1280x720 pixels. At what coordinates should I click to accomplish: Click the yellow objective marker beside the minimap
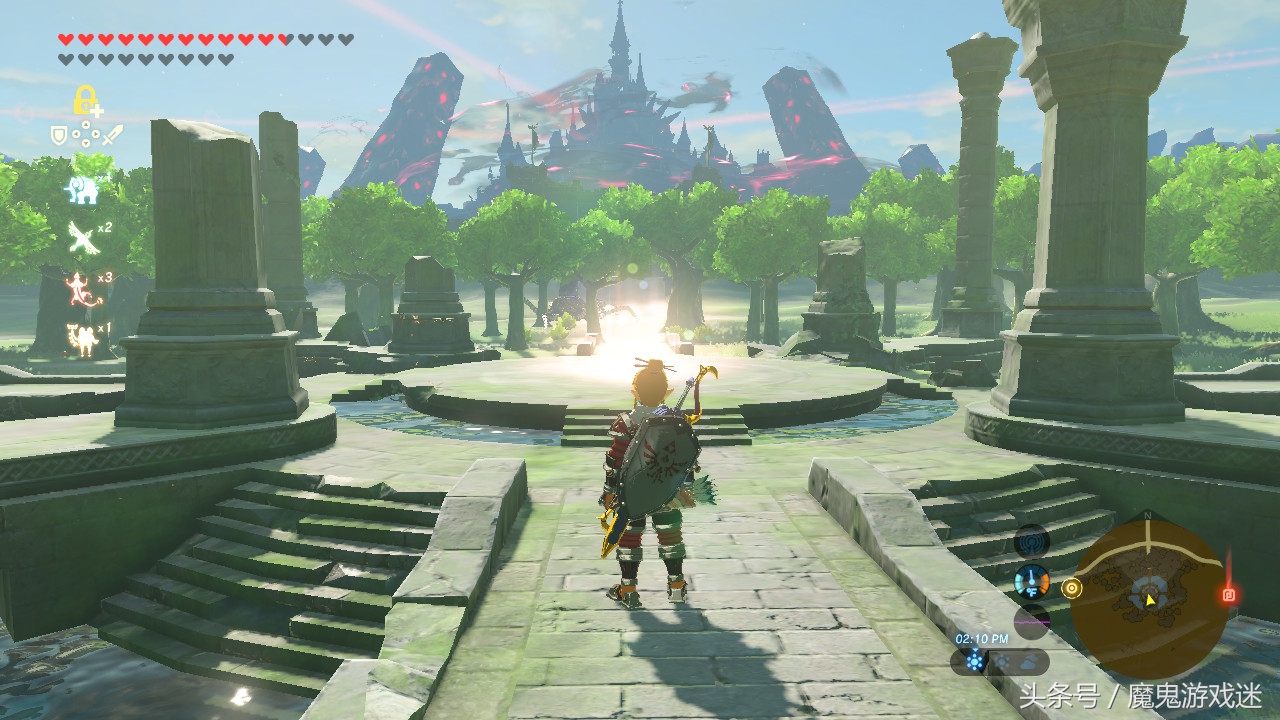coord(1072,587)
